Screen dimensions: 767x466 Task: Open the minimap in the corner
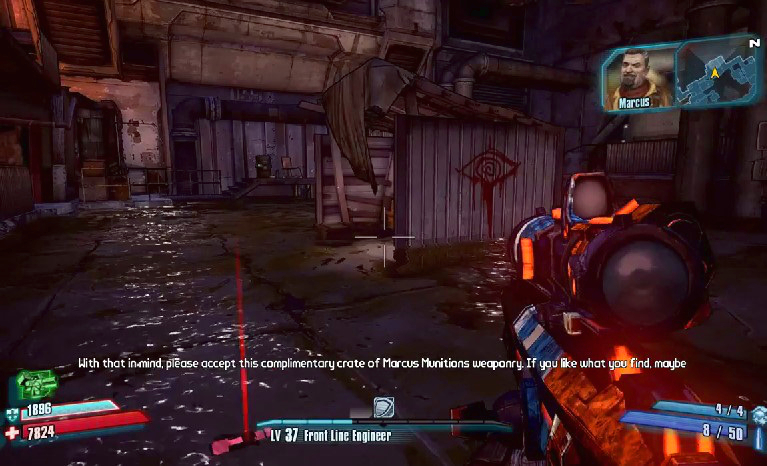tap(716, 72)
